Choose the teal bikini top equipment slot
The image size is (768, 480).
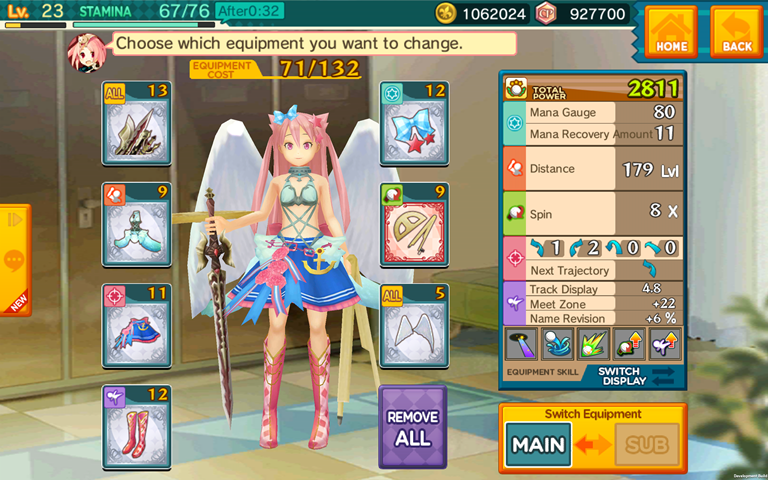point(136,224)
